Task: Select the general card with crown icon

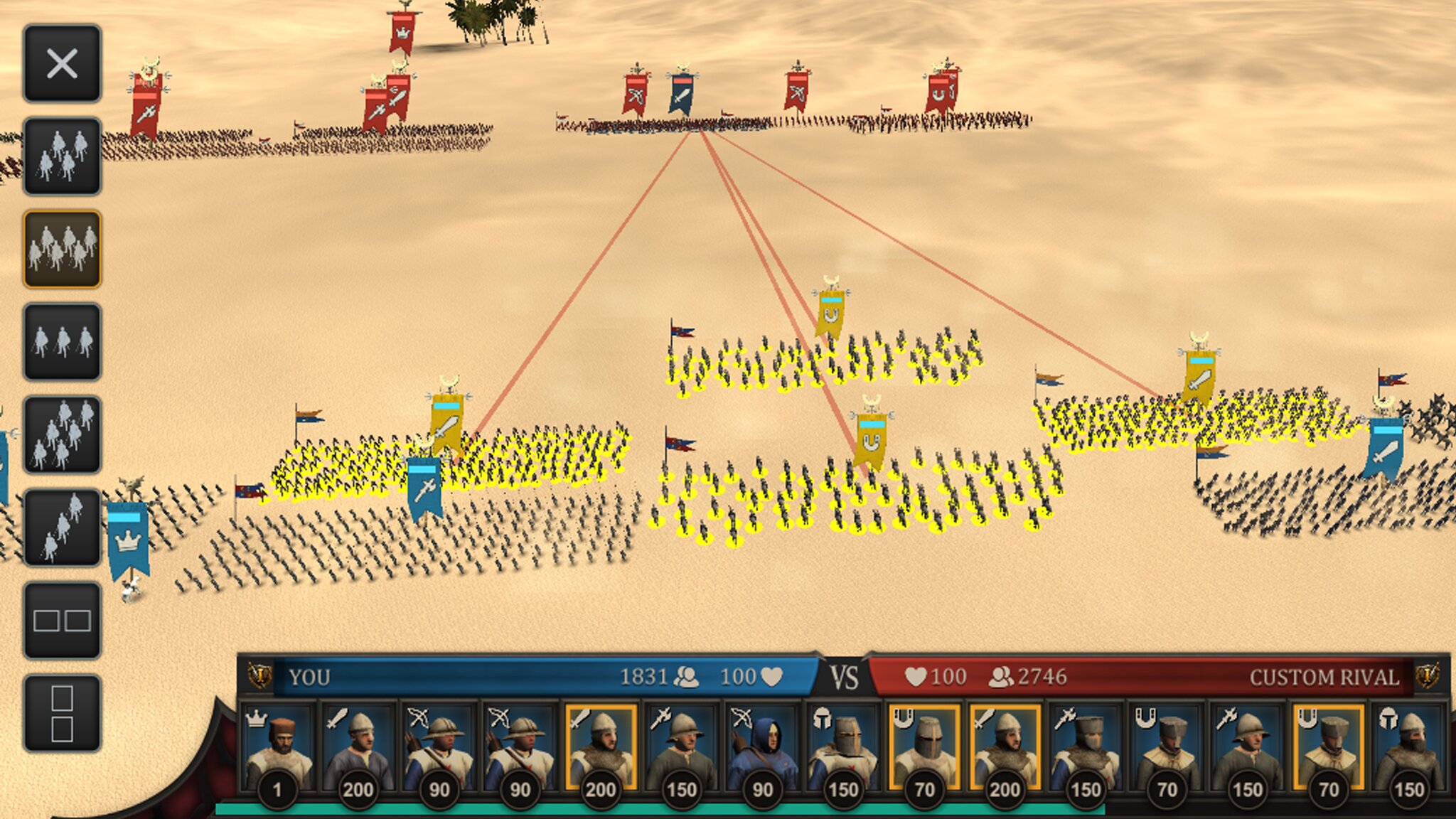Action: 277,750
